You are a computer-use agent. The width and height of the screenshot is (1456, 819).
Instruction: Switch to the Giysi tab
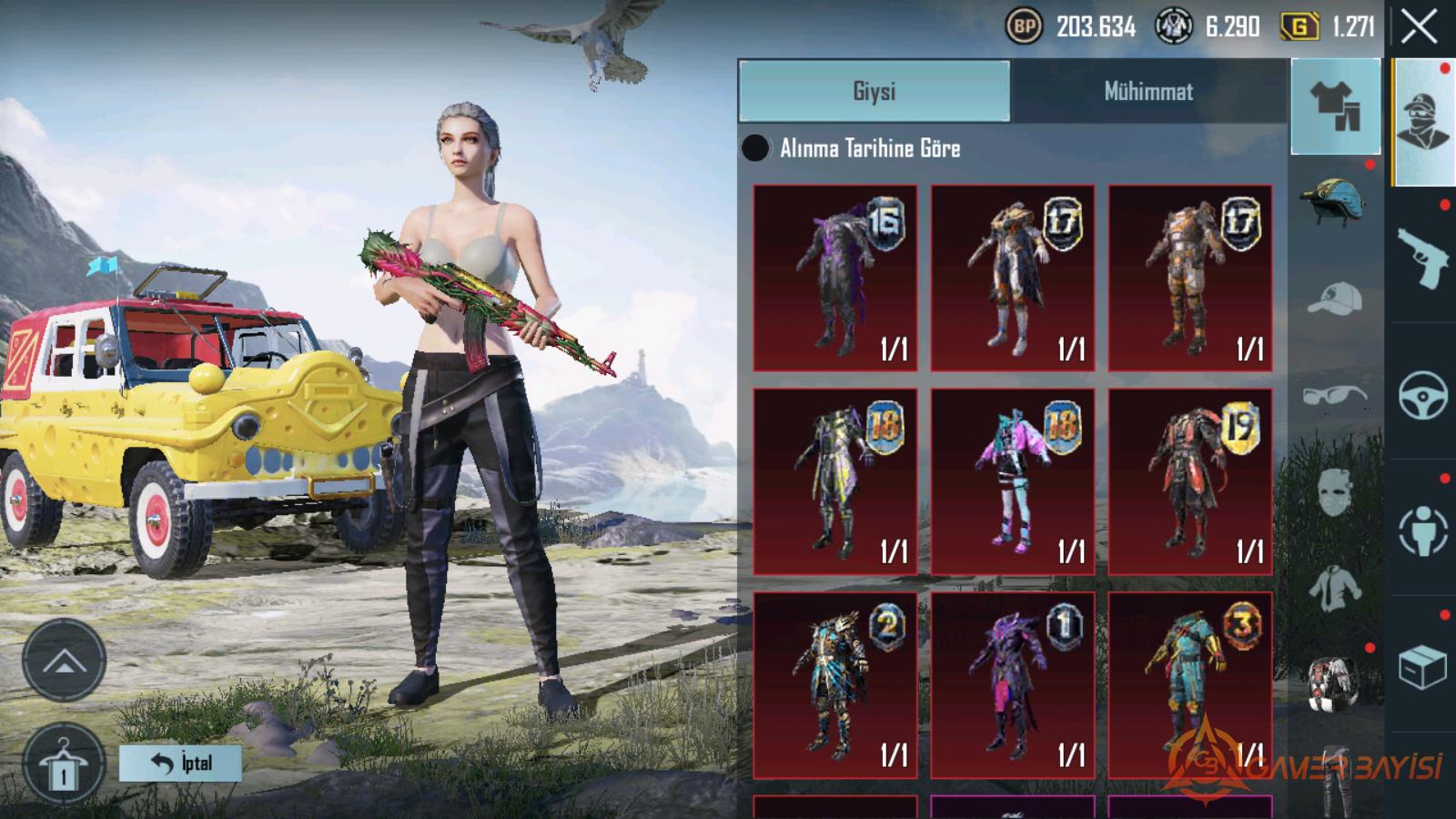874,91
